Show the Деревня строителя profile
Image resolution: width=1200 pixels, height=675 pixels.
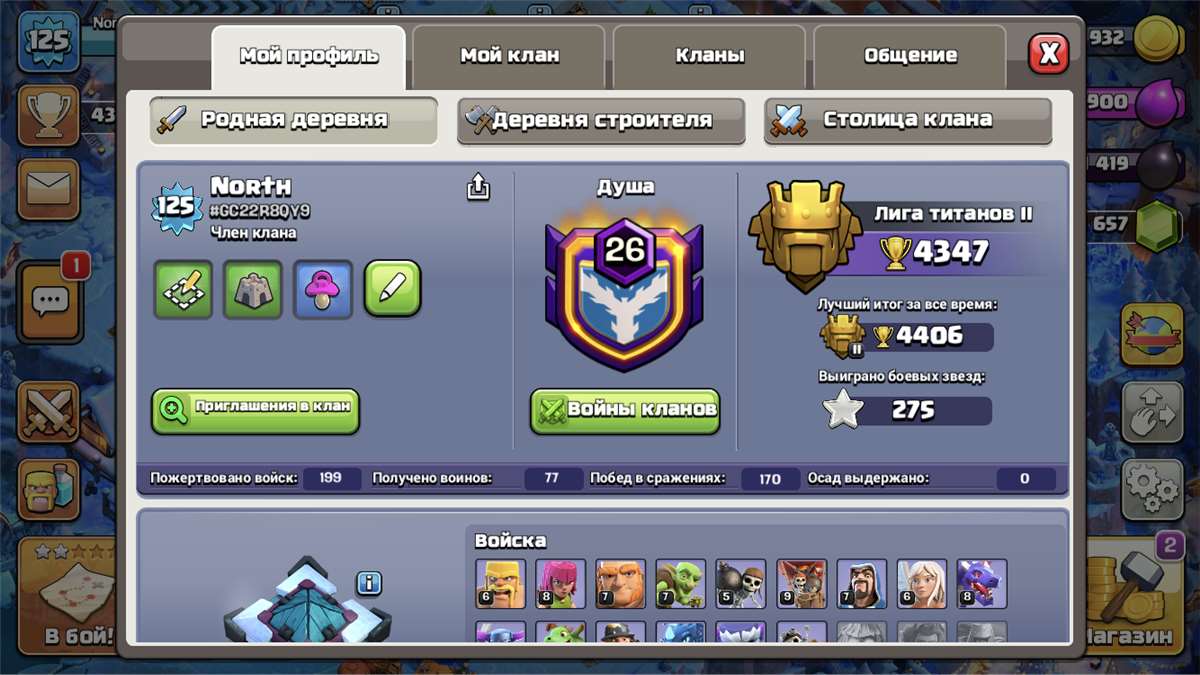[601, 120]
